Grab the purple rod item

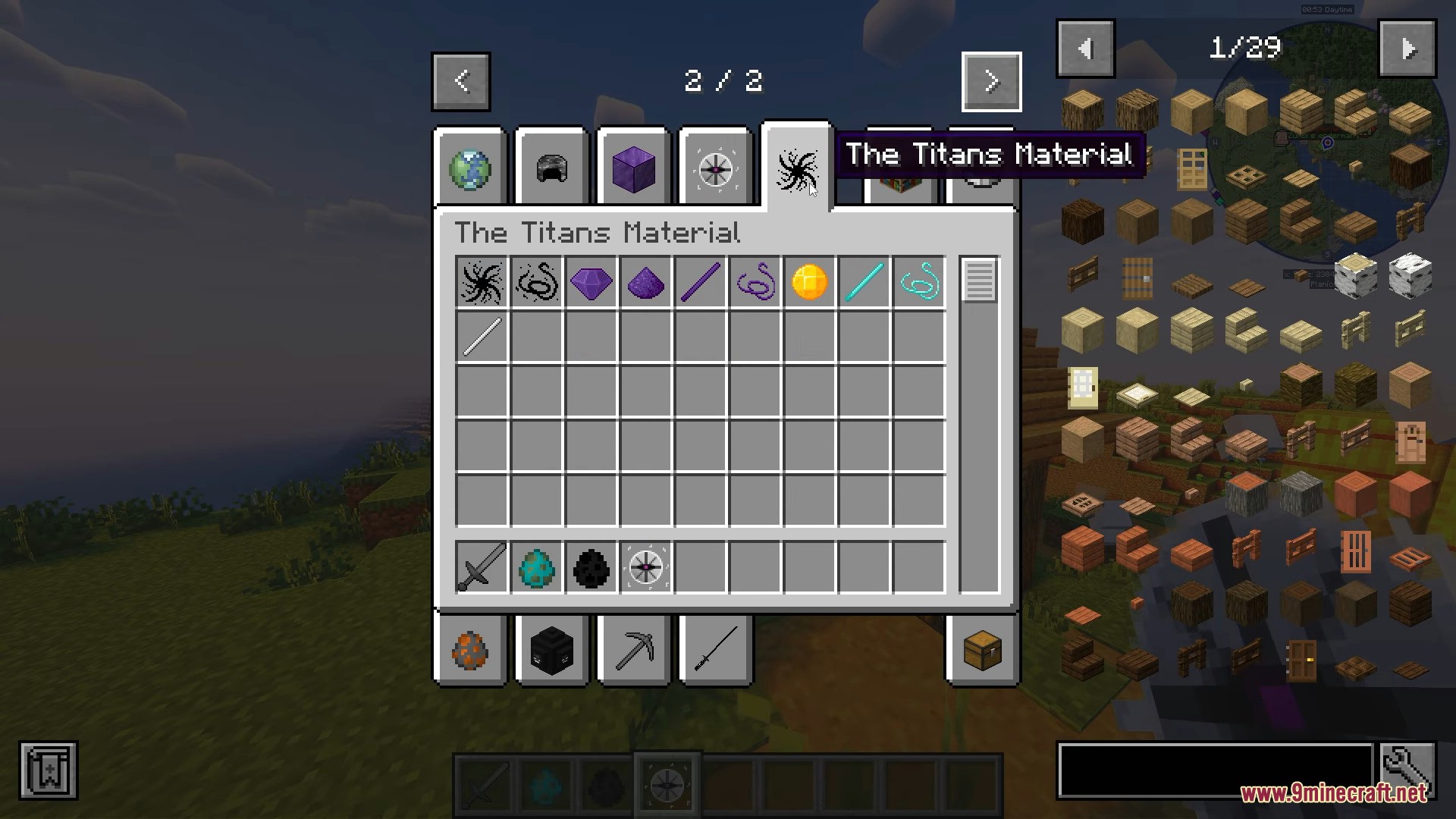701,283
